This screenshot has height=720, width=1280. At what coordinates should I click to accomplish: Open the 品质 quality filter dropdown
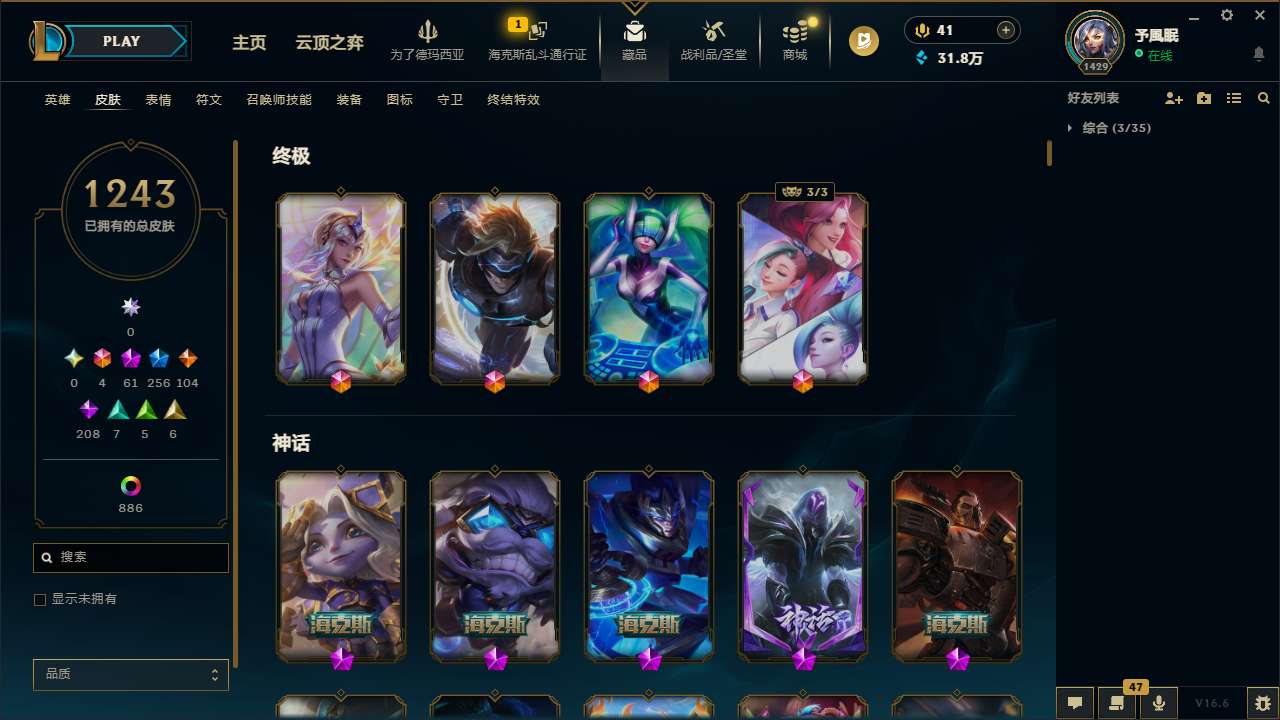[130, 674]
